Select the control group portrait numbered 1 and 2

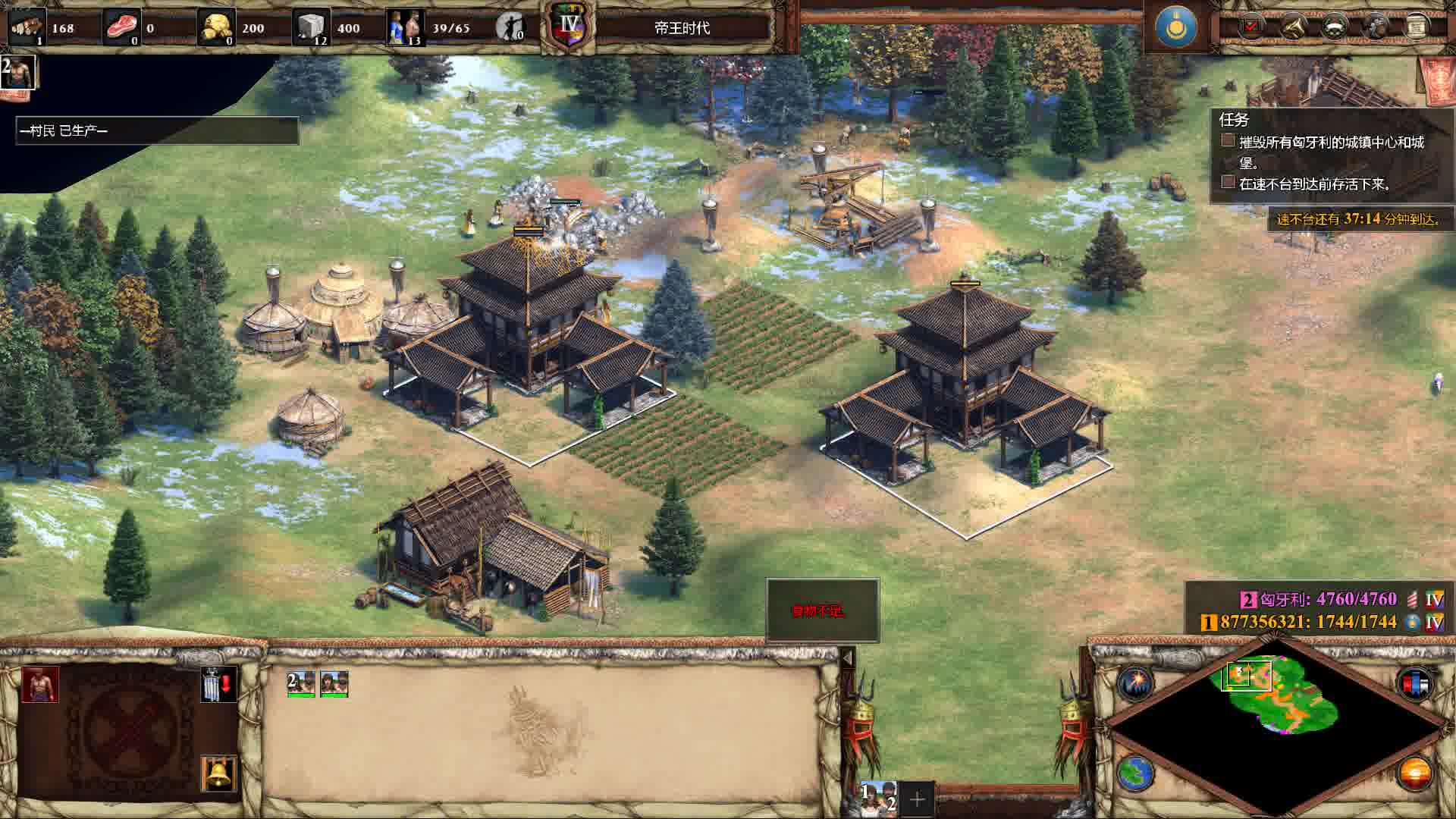[878, 798]
